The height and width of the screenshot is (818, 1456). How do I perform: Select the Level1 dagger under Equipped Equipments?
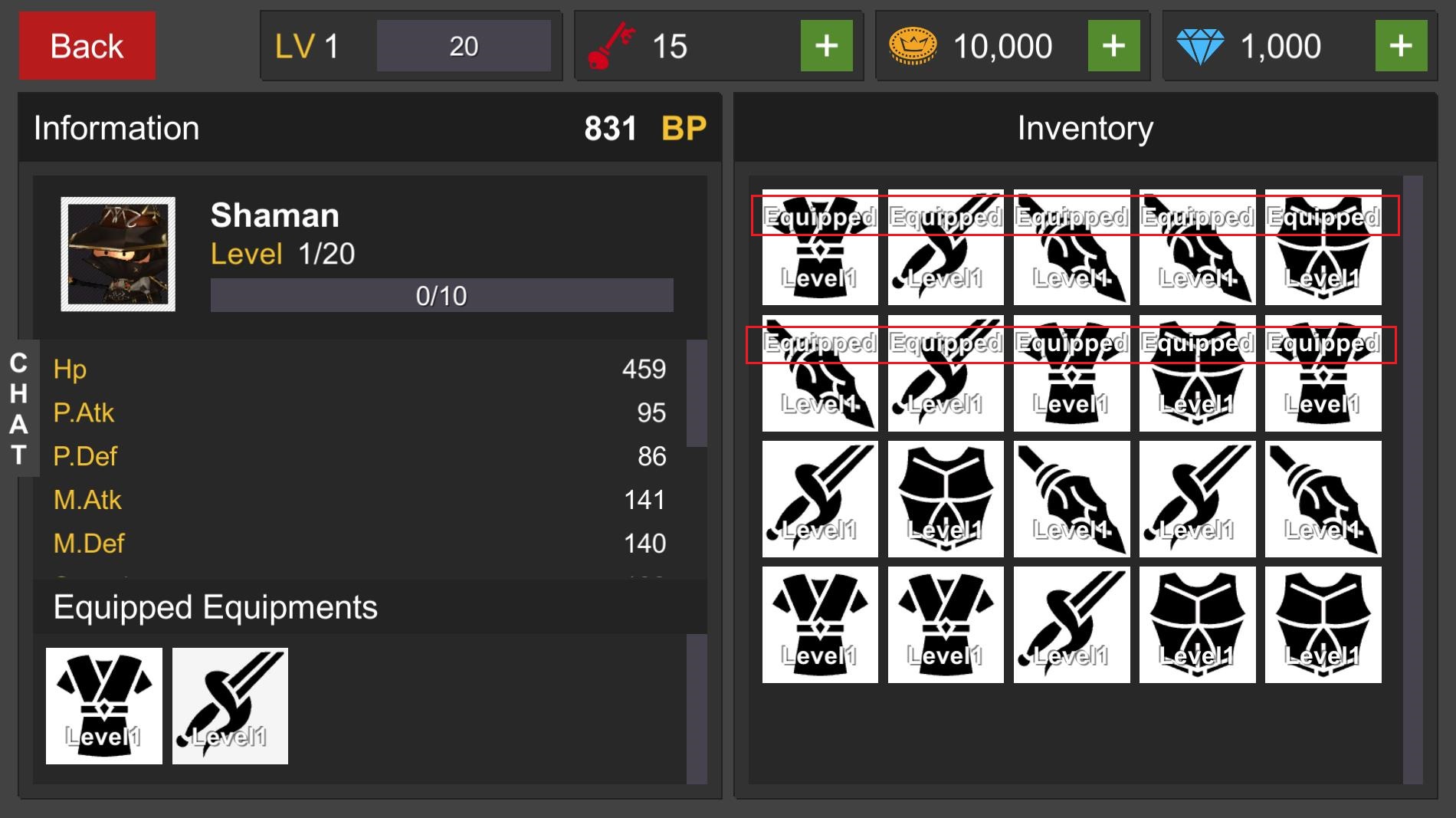(x=230, y=706)
